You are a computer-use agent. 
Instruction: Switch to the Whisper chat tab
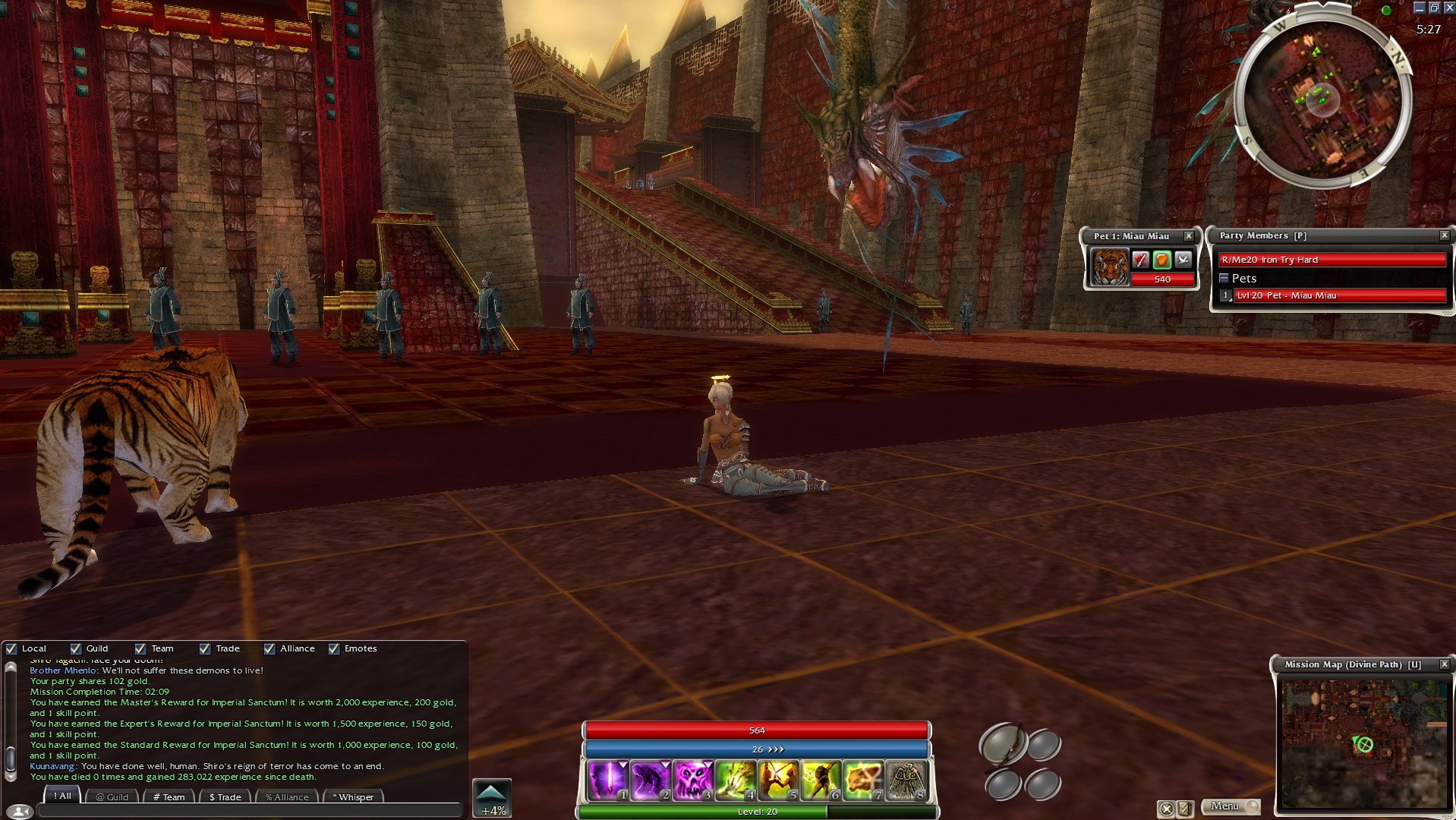click(354, 796)
